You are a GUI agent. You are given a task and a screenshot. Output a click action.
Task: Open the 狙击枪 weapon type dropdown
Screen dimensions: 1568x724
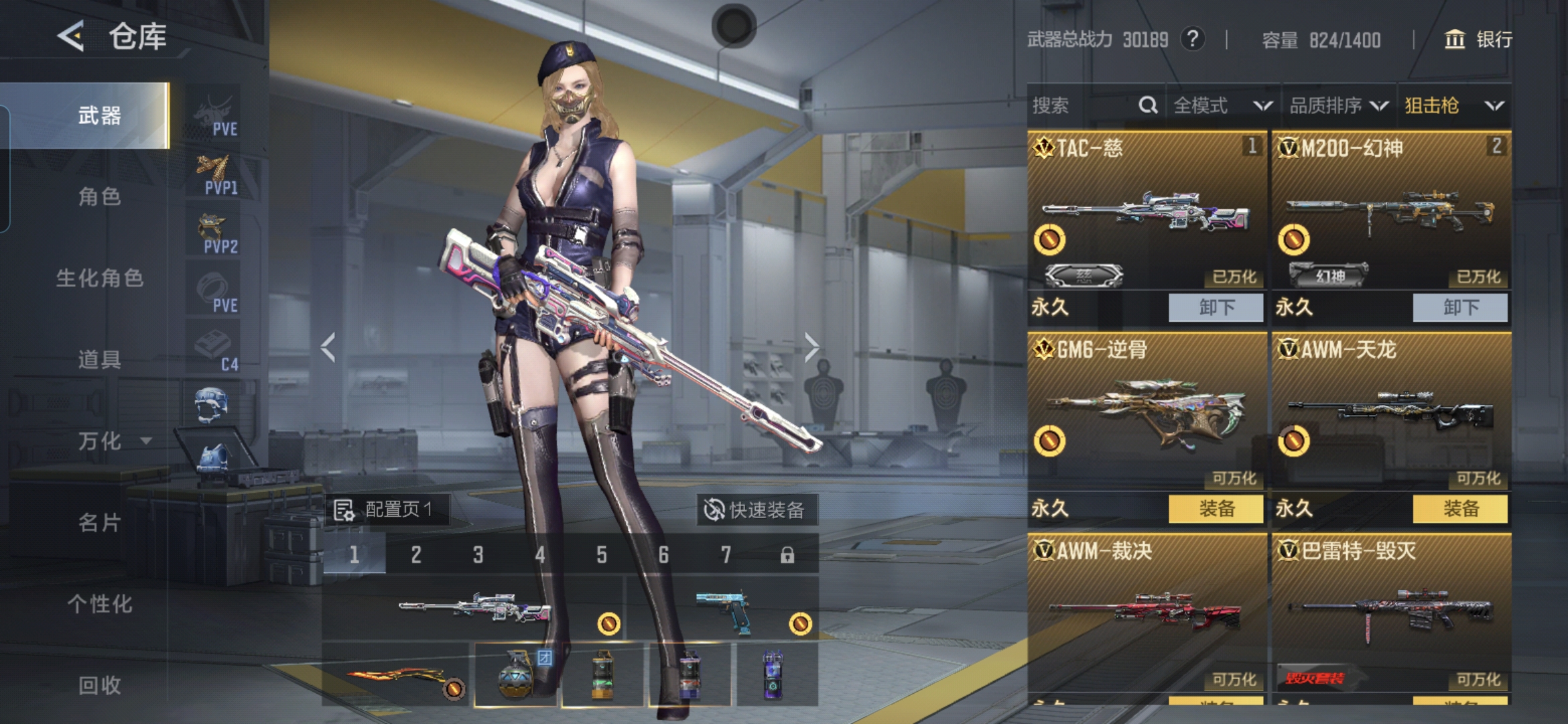[x=1453, y=105]
